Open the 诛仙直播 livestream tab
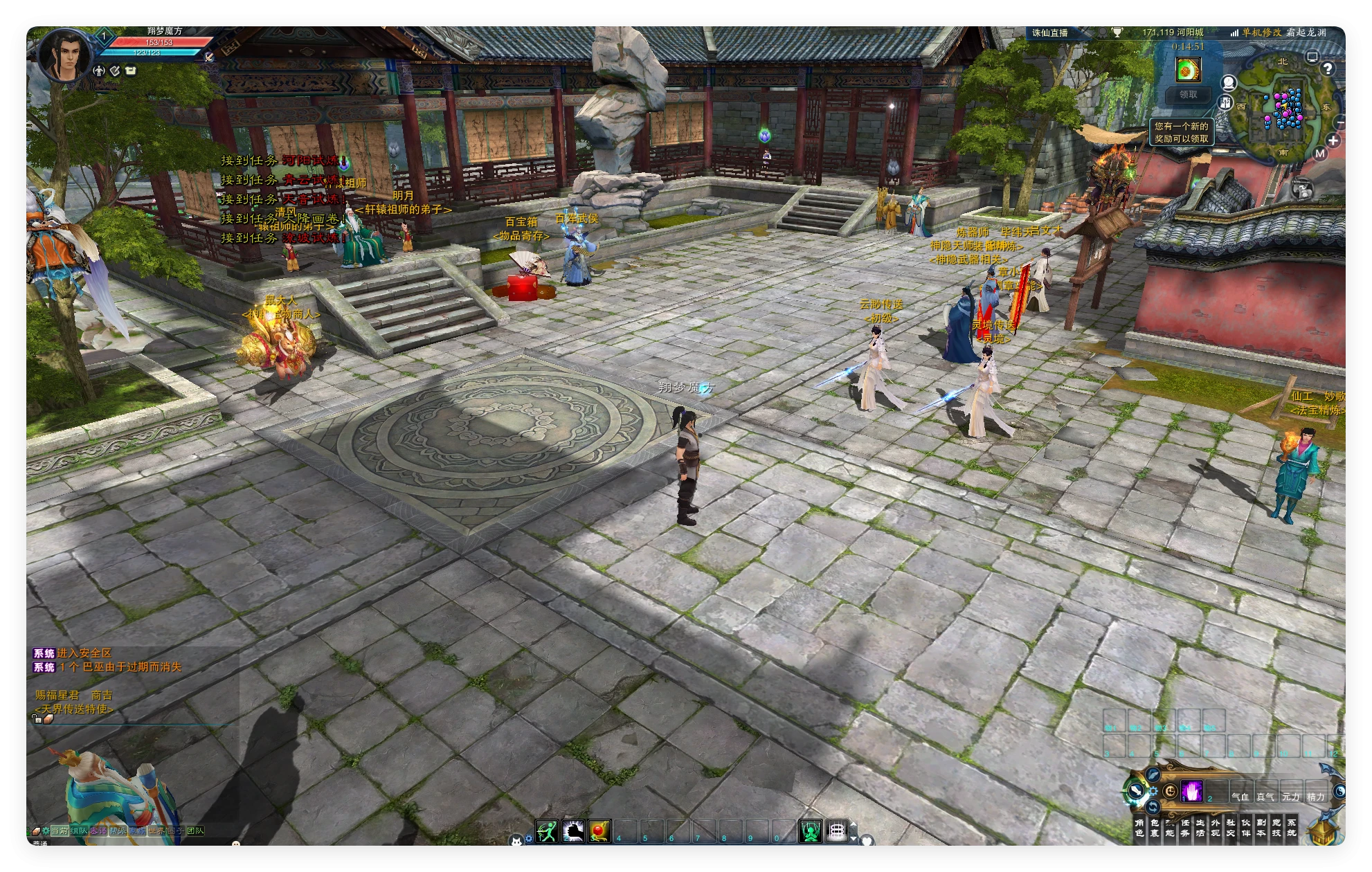 coord(1049,33)
